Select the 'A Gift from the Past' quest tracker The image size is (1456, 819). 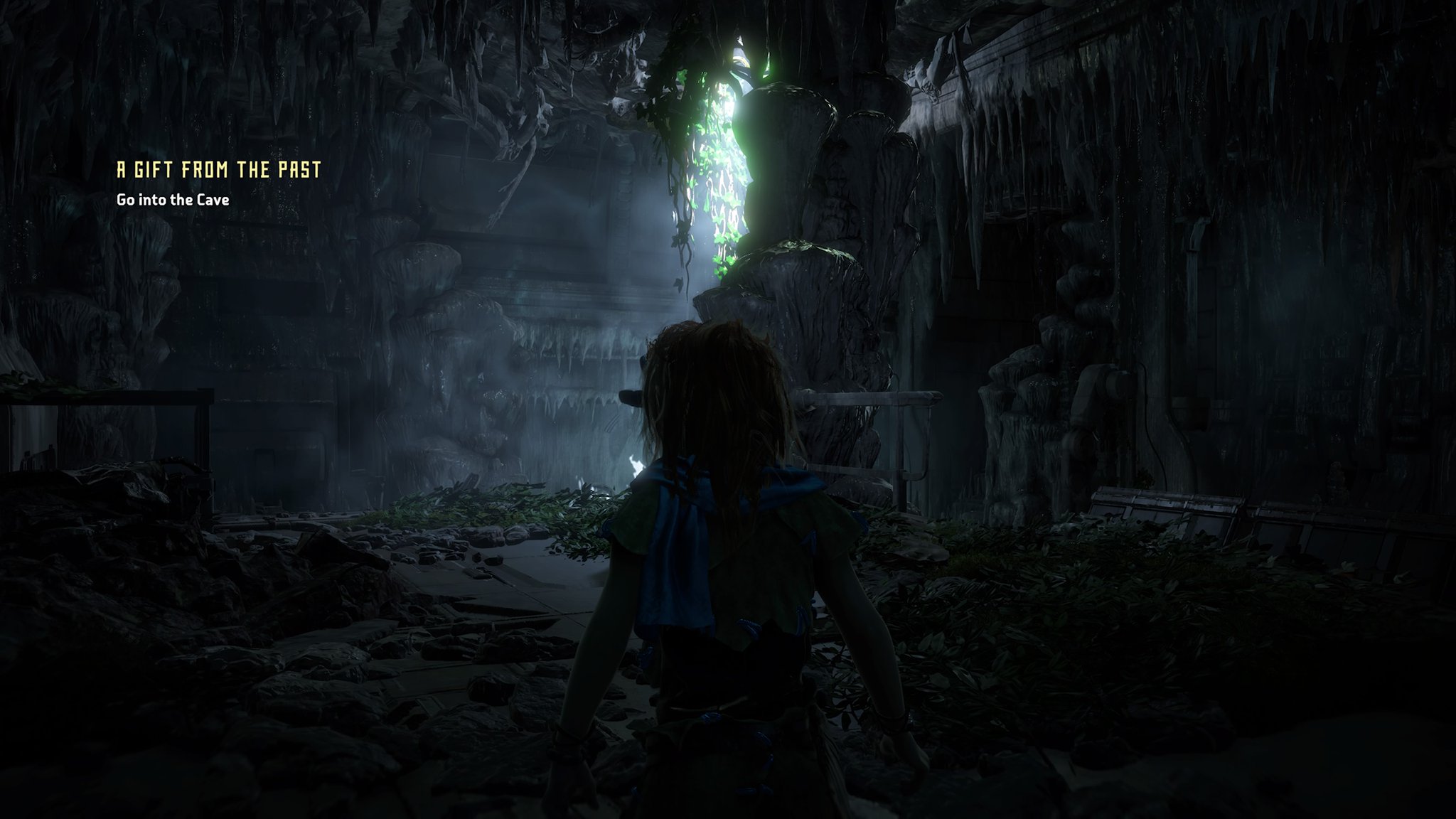(x=219, y=170)
